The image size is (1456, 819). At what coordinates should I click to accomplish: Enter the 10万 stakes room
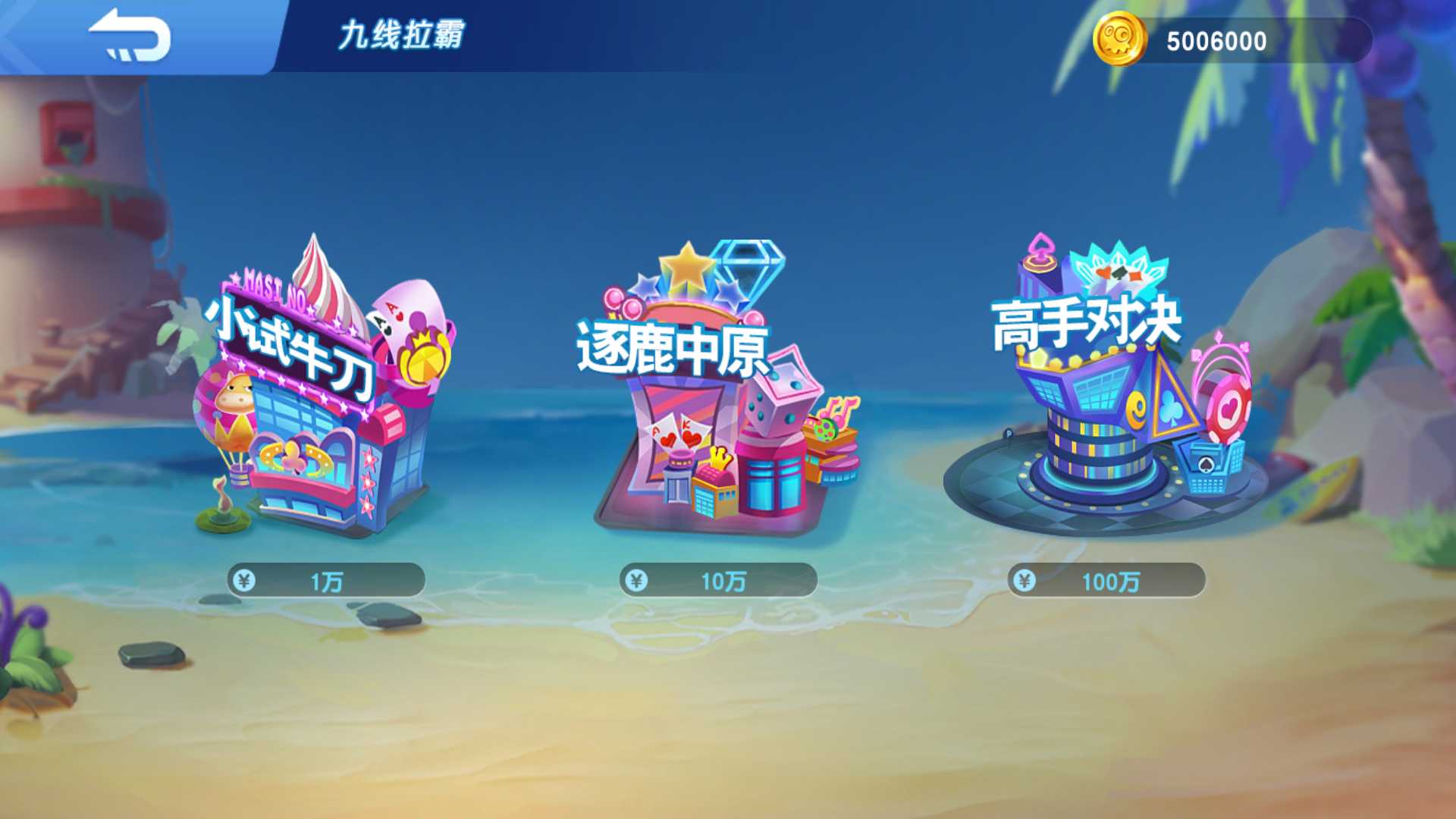(720, 579)
